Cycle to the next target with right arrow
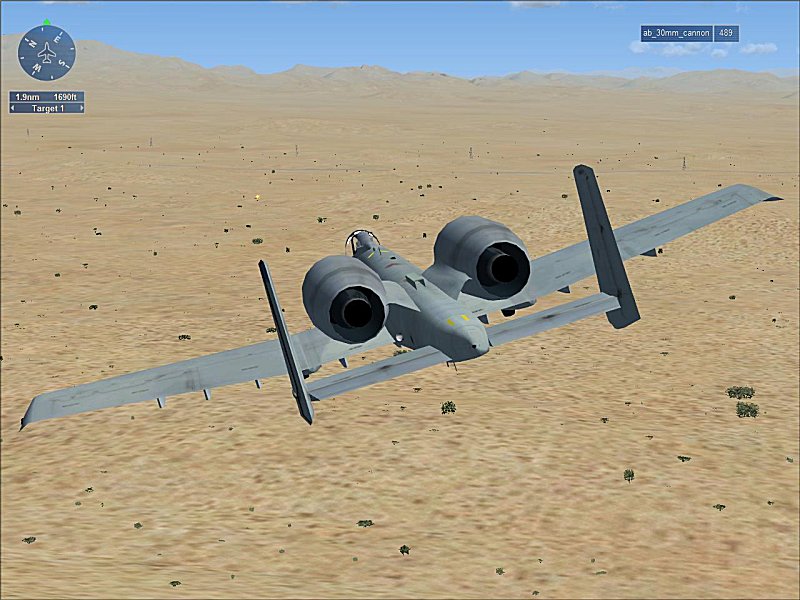The image size is (800, 600). pyautogui.click(x=80, y=108)
